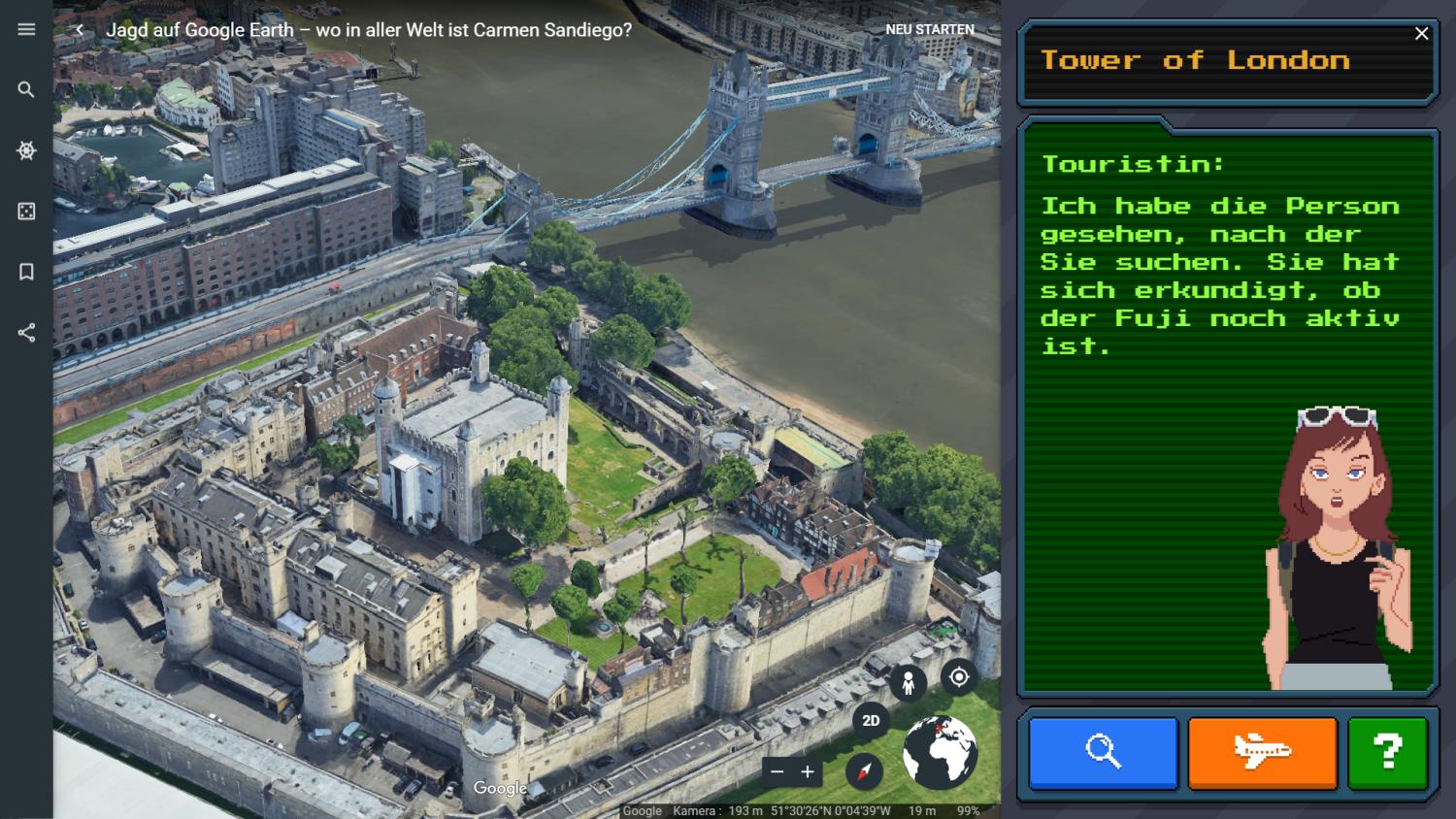
Task: Click the dice 'feeling lucky' icon
Action: pos(26,212)
